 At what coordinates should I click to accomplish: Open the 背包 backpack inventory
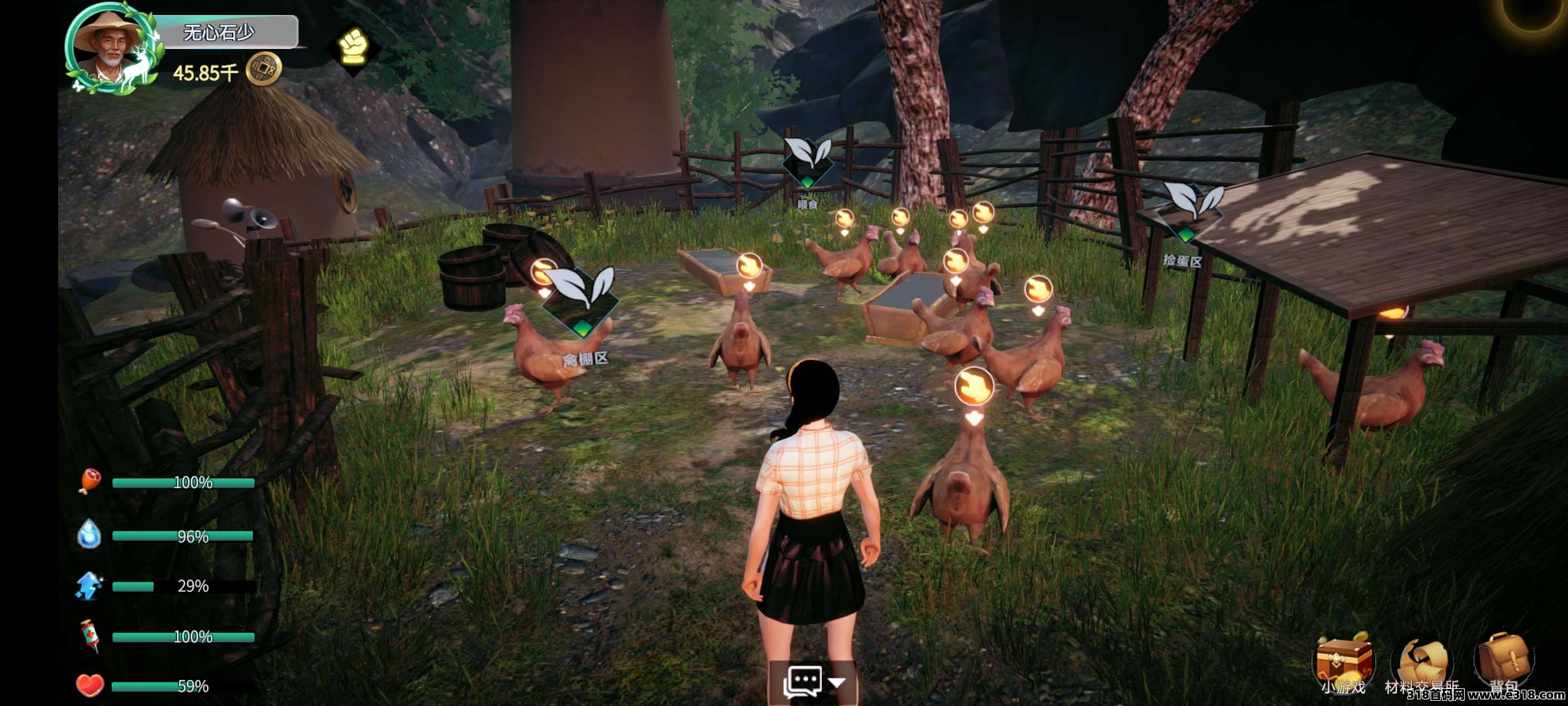point(1503,659)
